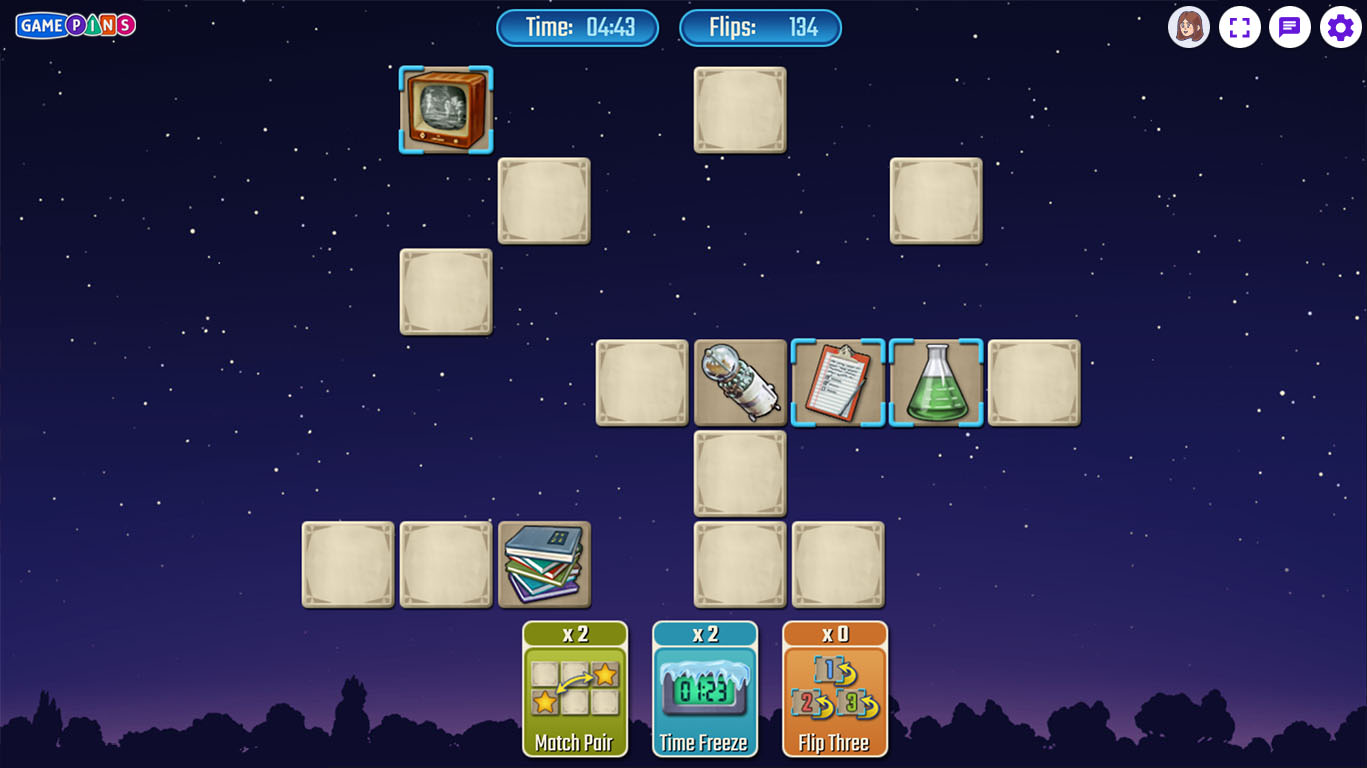Open the settings gear menu

1340,27
